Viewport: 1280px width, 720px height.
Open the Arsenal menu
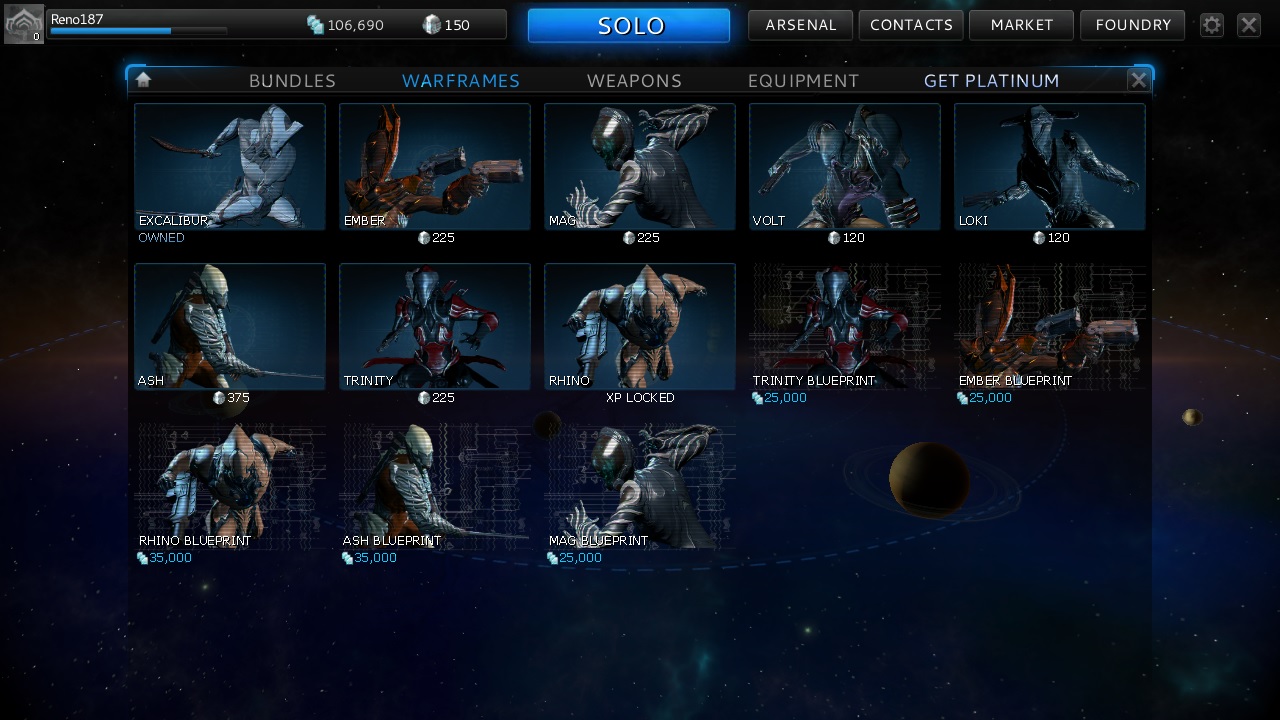click(800, 25)
